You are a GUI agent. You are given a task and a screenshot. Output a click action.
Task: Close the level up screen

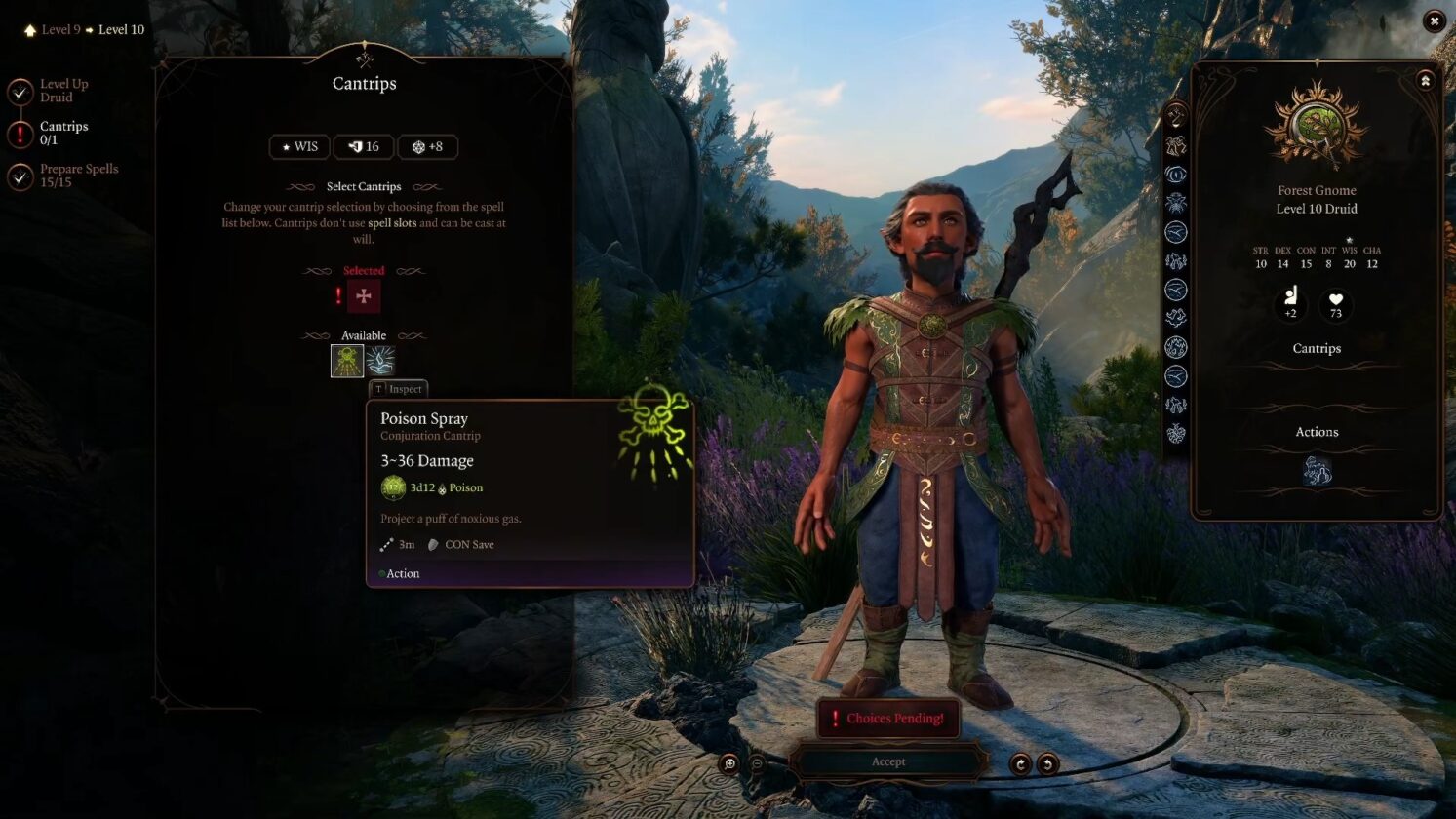pyautogui.click(x=1434, y=21)
